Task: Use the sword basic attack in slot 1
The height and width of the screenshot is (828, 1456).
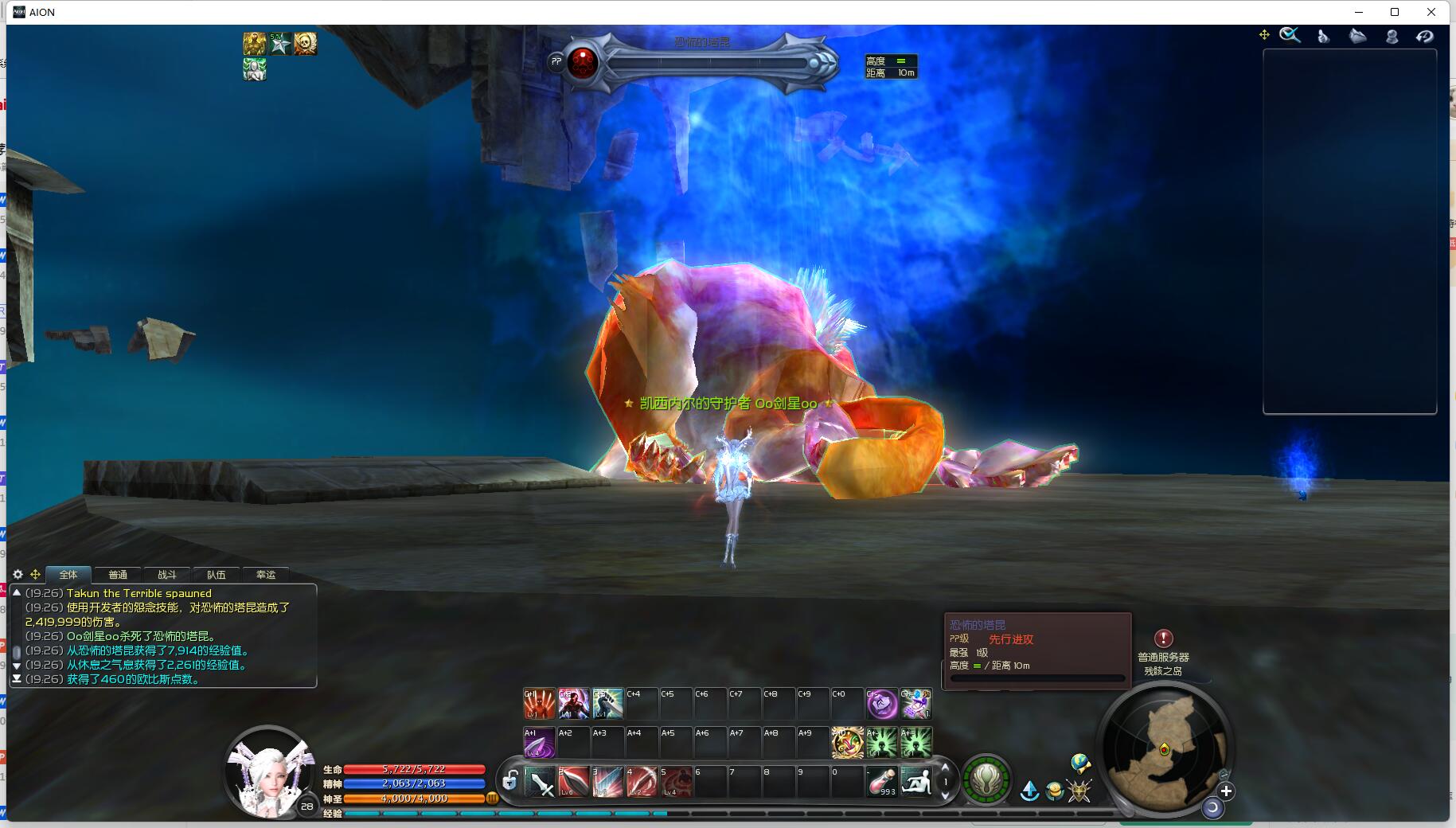Action: tap(541, 782)
